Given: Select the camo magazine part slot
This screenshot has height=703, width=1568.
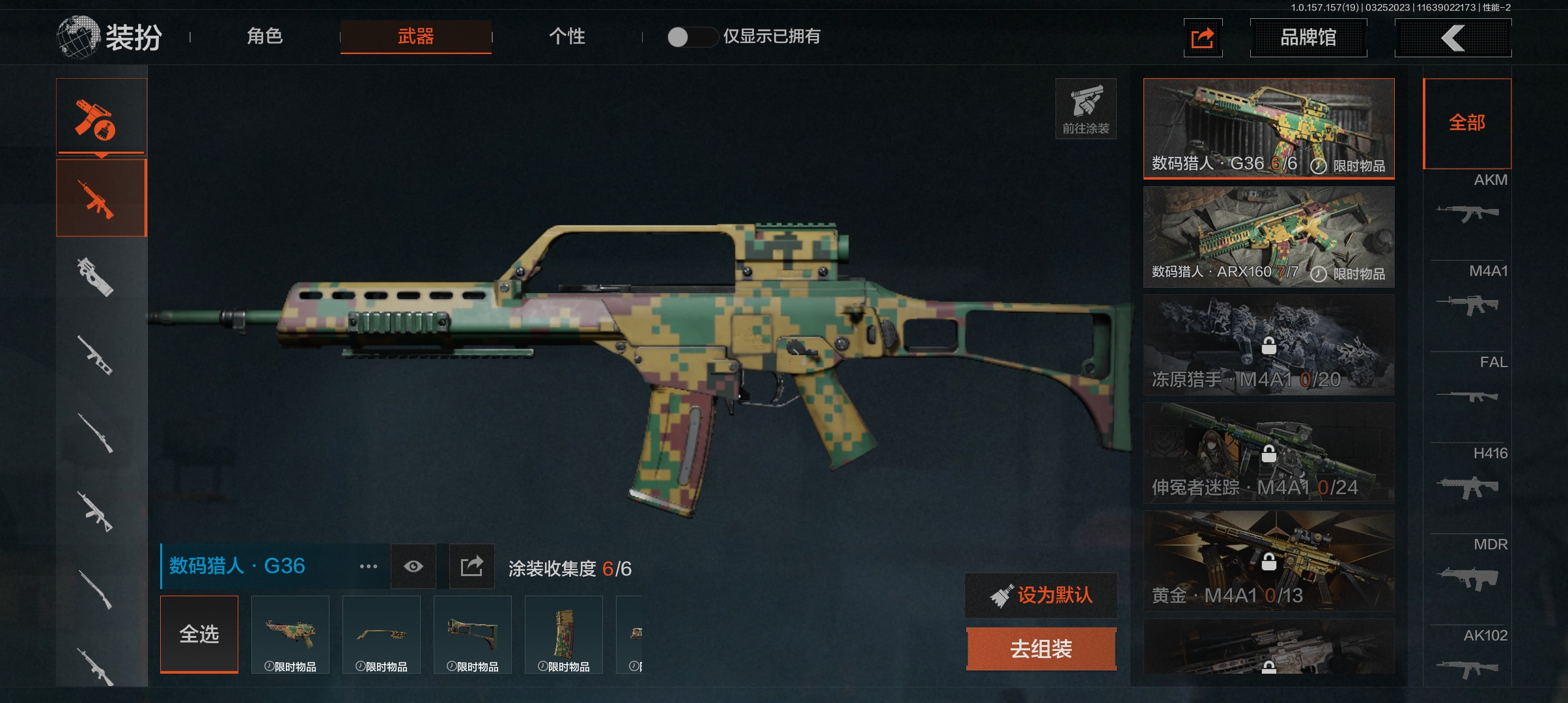Looking at the screenshot, I should point(564,634).
